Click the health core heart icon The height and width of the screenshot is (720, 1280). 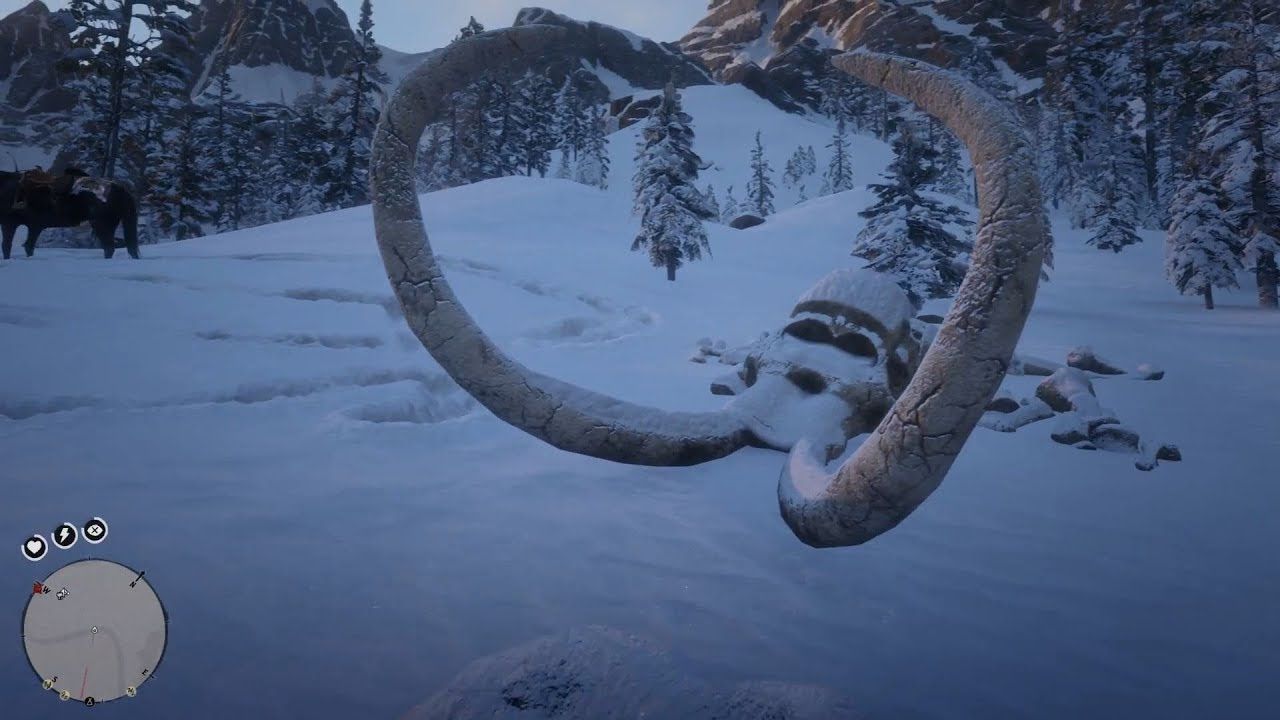click(34, 545)
